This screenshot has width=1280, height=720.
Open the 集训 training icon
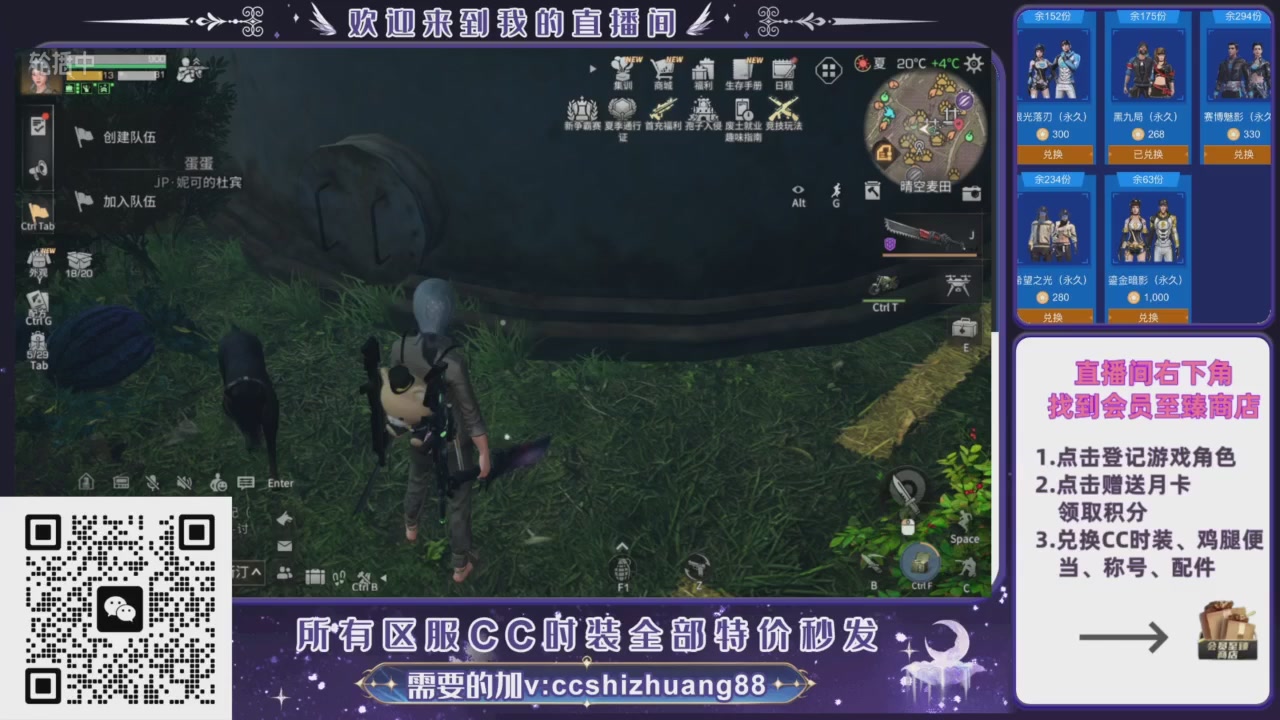point(622,70)
